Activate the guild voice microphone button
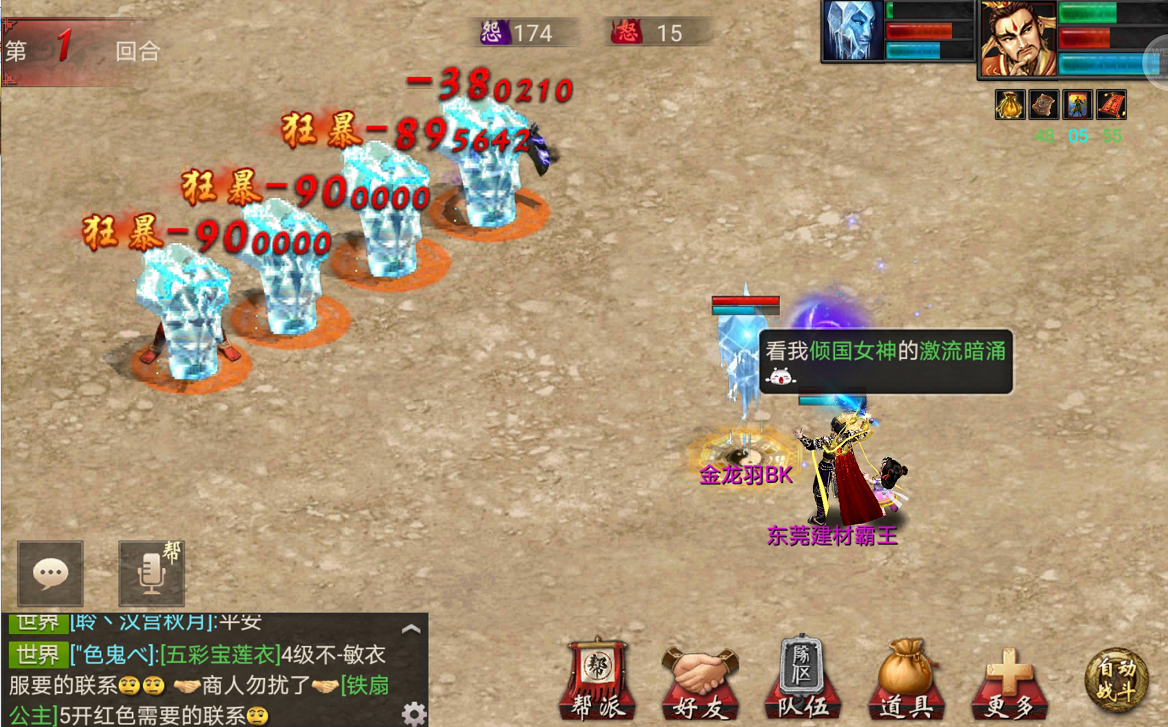Image resolution: width=1168 pixels, height=727 pixels. 151,573
